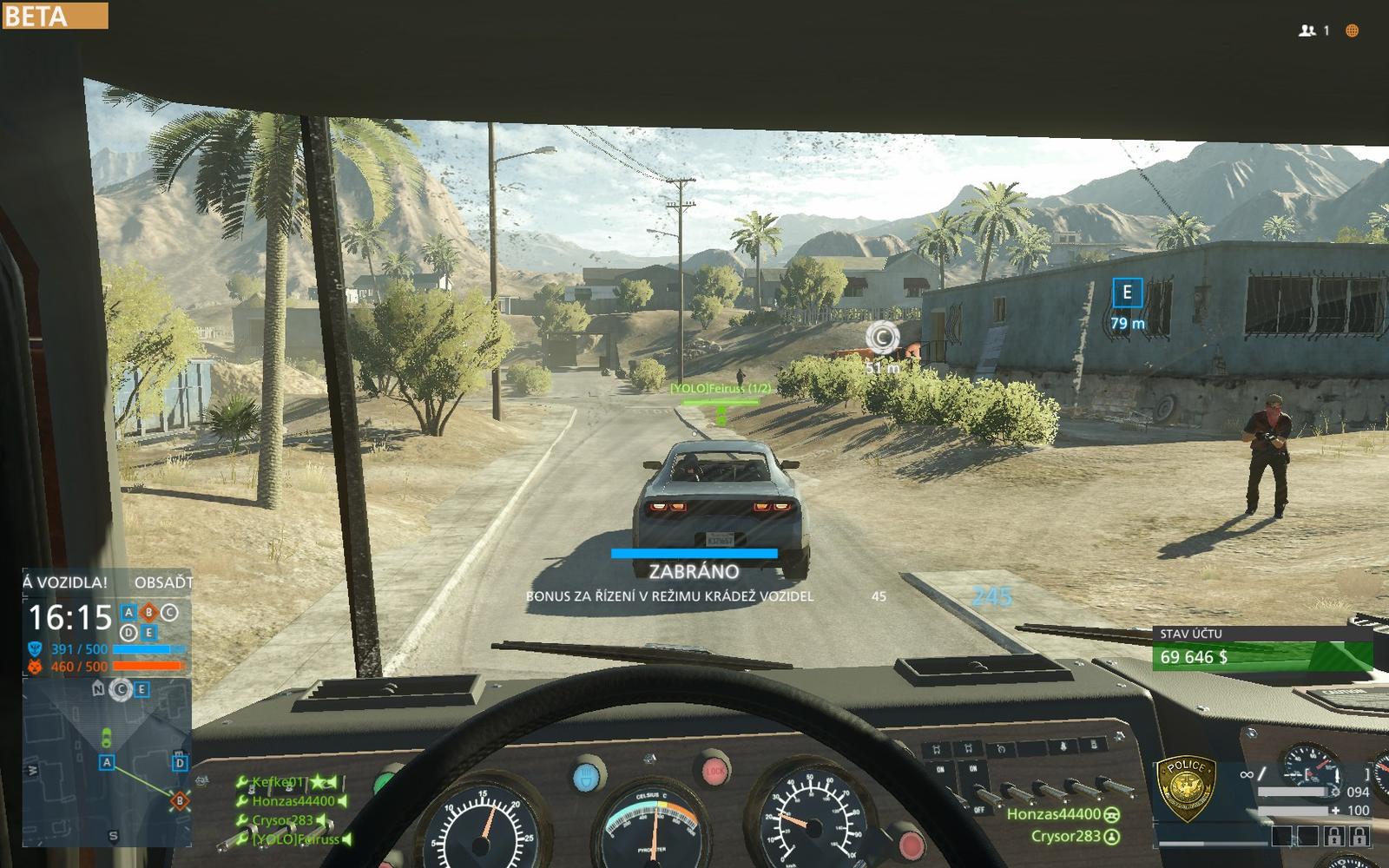Select objective A marker on the minimap
Image resolution: width=1389 pixels, height=868 pixels.
[108, 762]
